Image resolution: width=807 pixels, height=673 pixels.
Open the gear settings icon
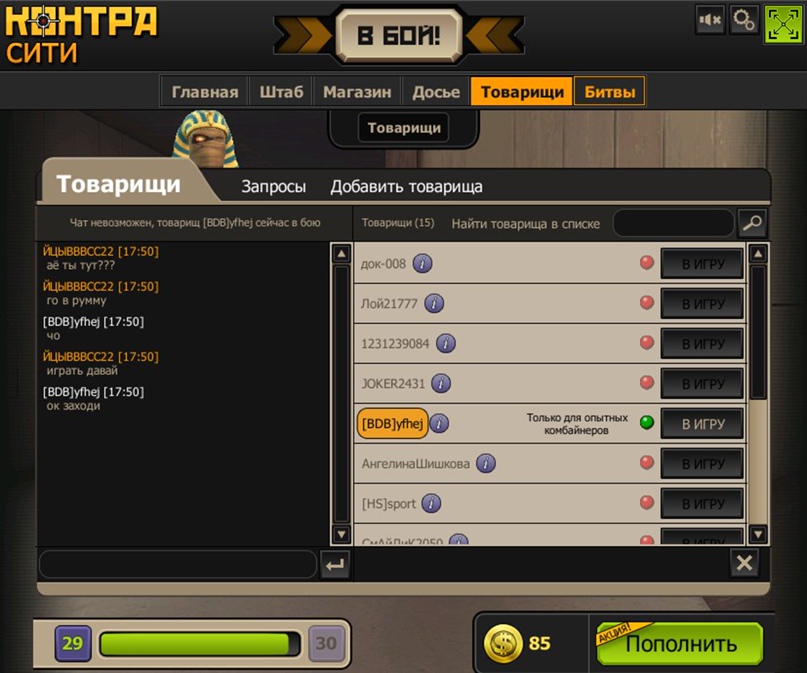coord(743,19)
